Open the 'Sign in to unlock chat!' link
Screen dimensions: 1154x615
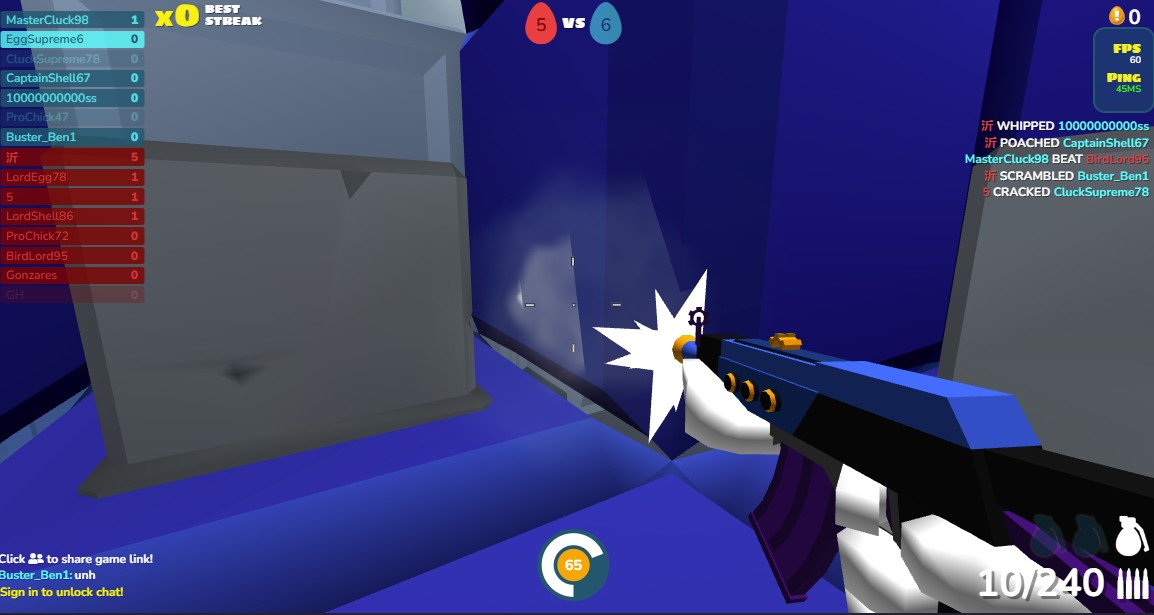(62, 592)
